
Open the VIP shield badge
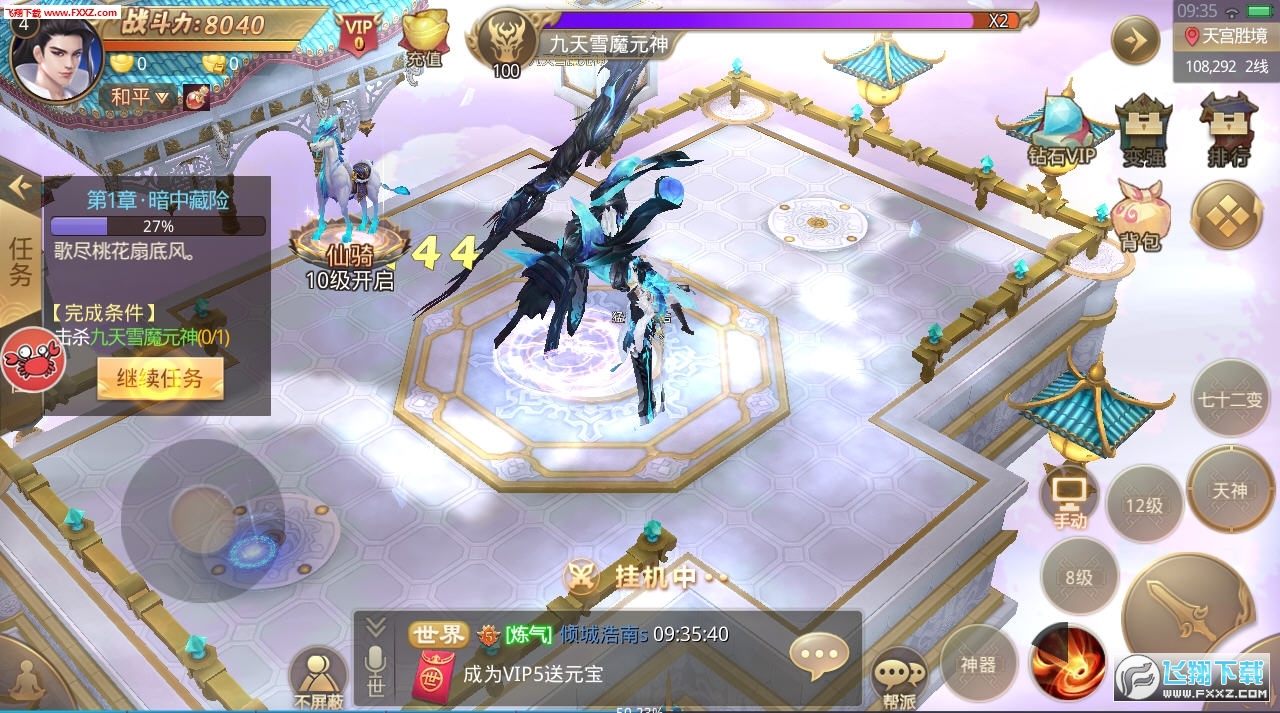(358, 32)
